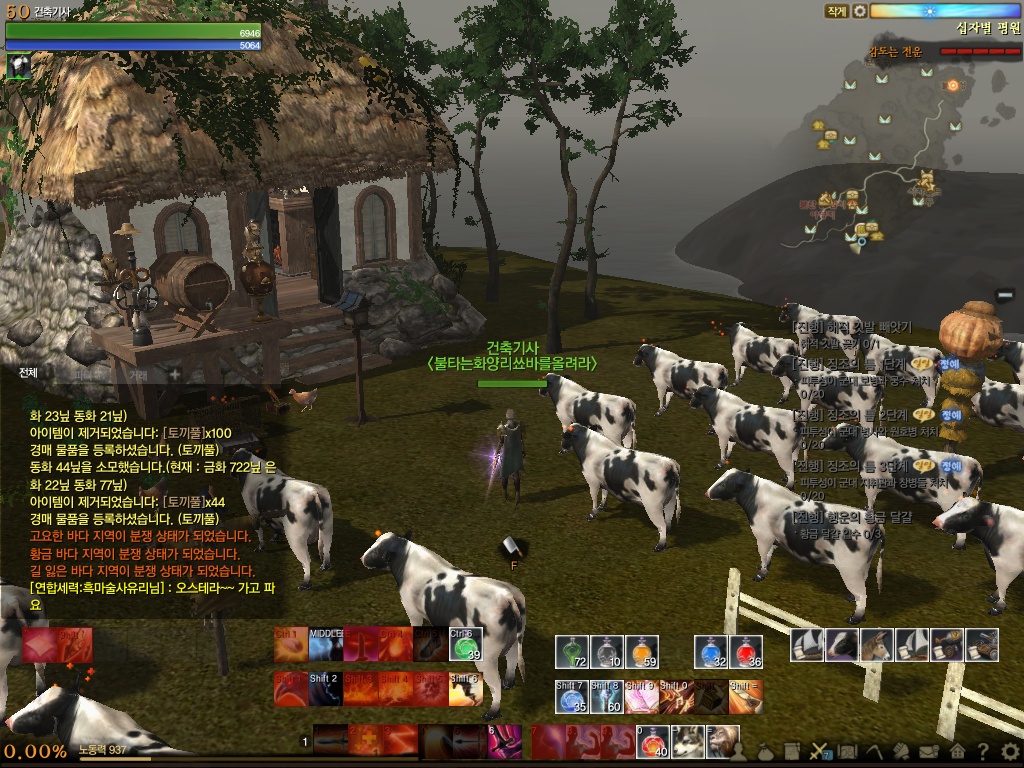Collapse the quest tracker with minus button
Viewport: 1024px width, 768px height.
pos(1005,294)
